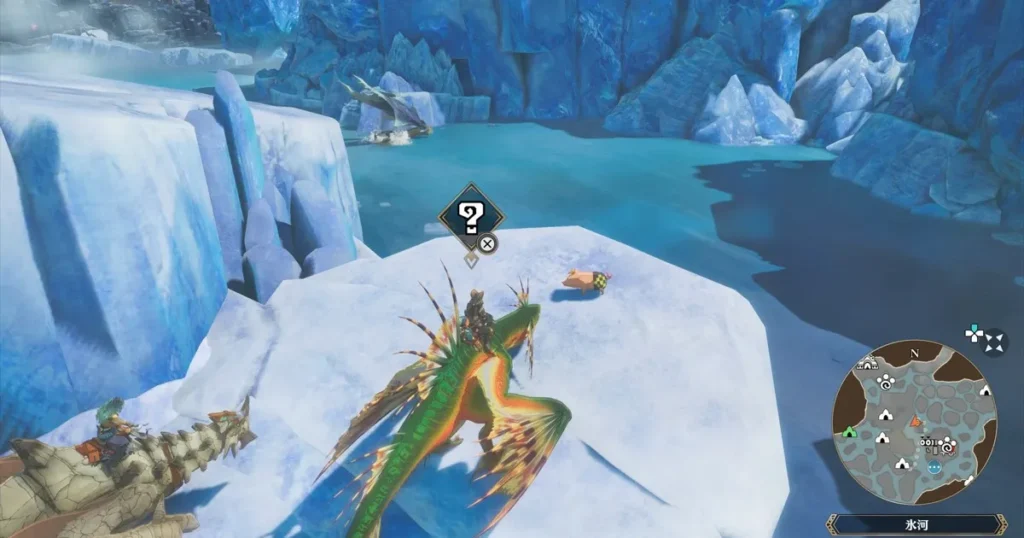This screenshot has height=538, width=1024.
Task: Select the question mark interaction marker
Action: [x=470, y=216]
